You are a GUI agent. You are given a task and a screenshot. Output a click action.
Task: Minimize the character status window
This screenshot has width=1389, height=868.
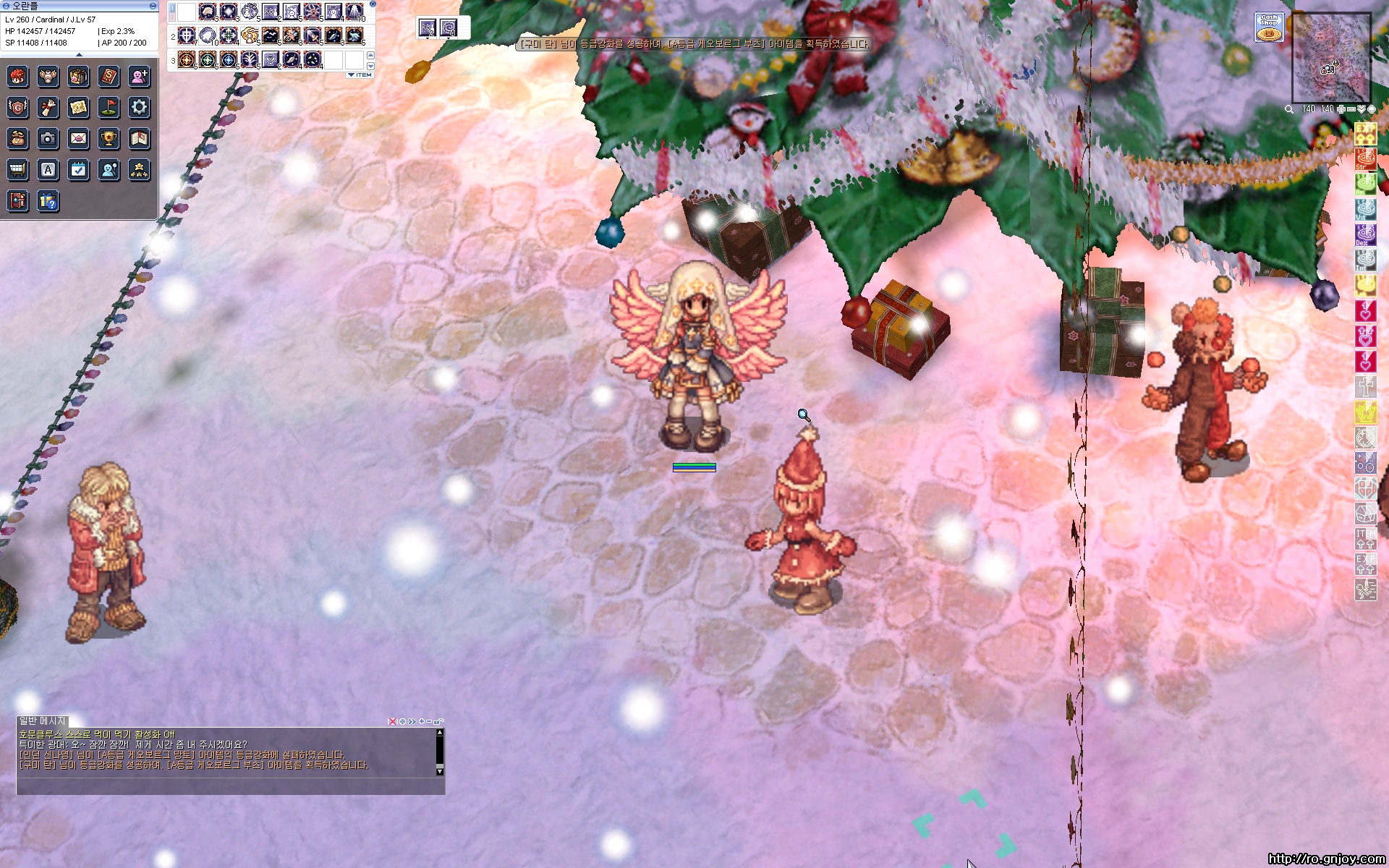[153, 6]
